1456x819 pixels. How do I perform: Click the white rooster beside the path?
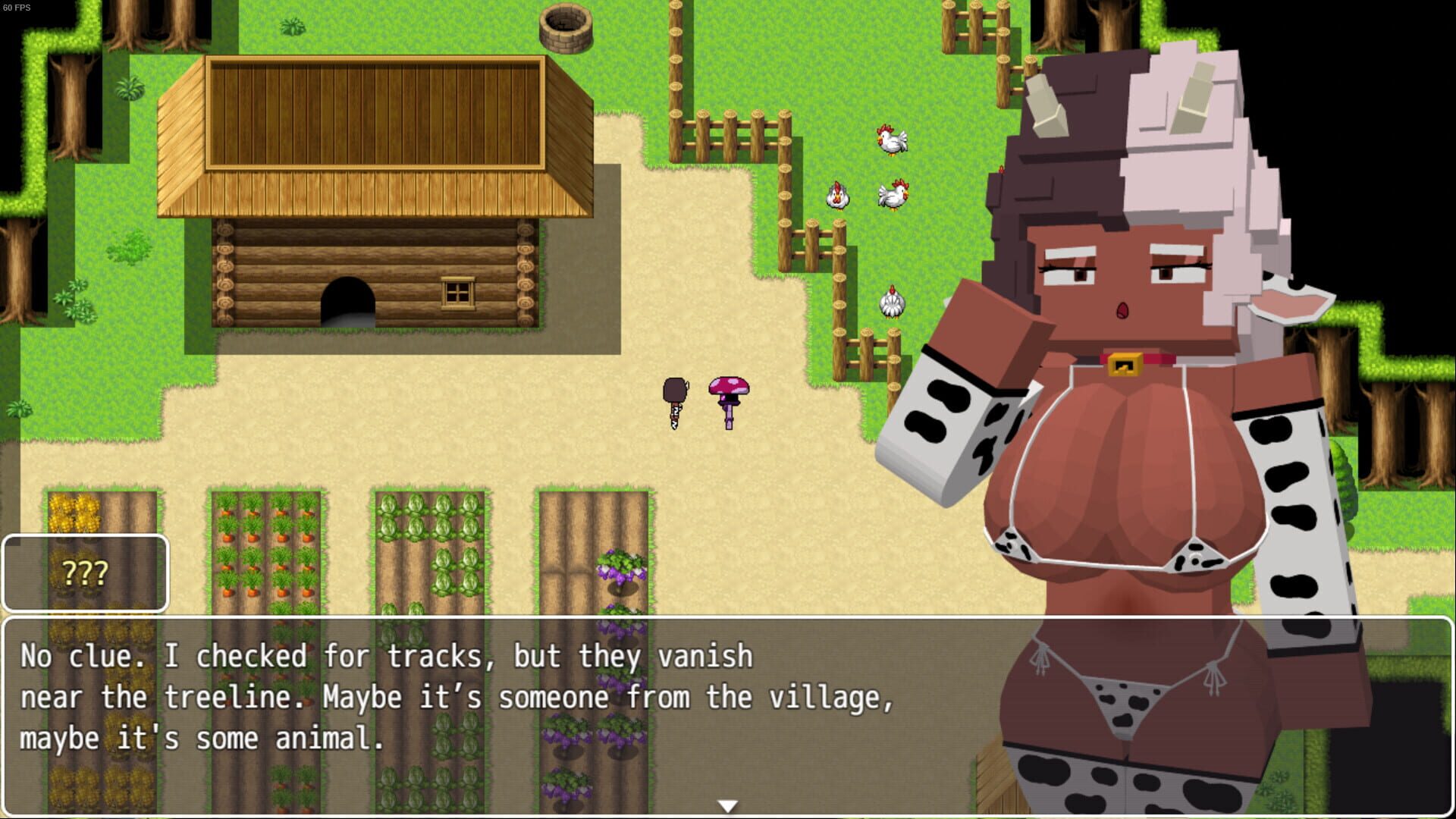(x=892, y=140)
